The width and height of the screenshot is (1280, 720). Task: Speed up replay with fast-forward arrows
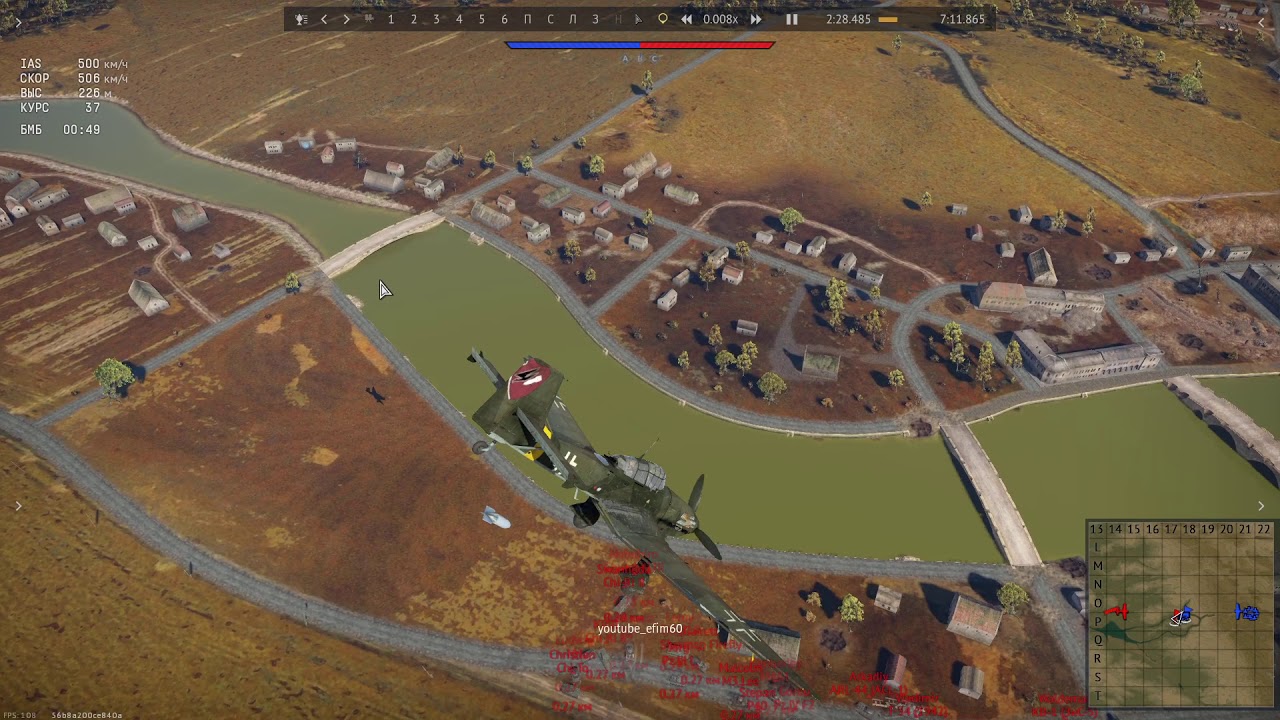(x=756, y=19)
